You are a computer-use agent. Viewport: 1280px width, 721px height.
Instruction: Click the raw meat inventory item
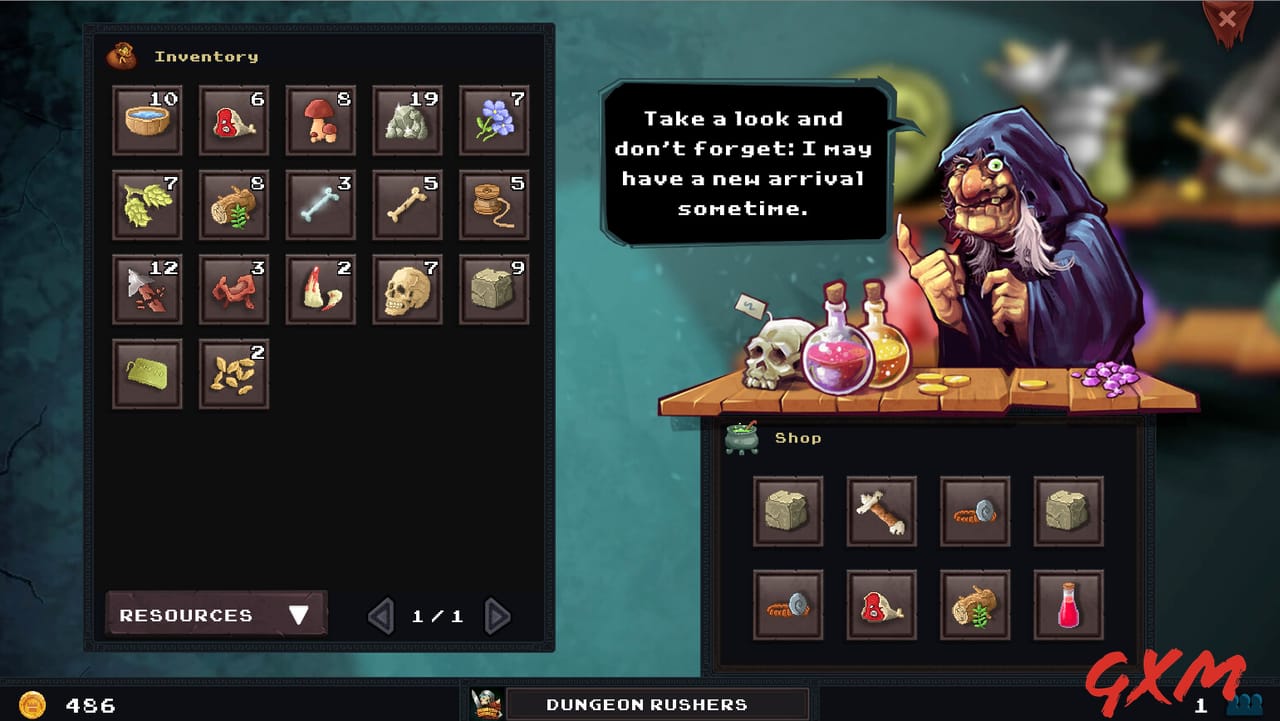click(x=234, y=119)
